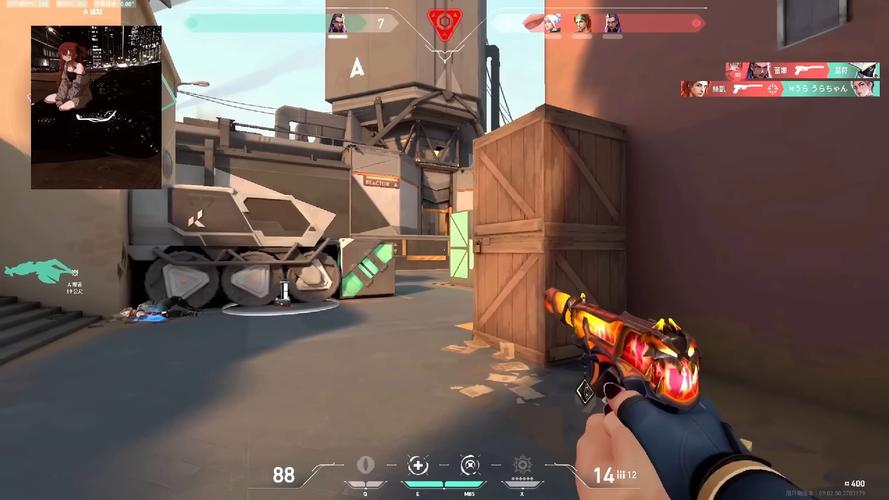889x500 pixels.
Task: Open the kill feed entry showing 絲凱
Action: pos(780,89)
